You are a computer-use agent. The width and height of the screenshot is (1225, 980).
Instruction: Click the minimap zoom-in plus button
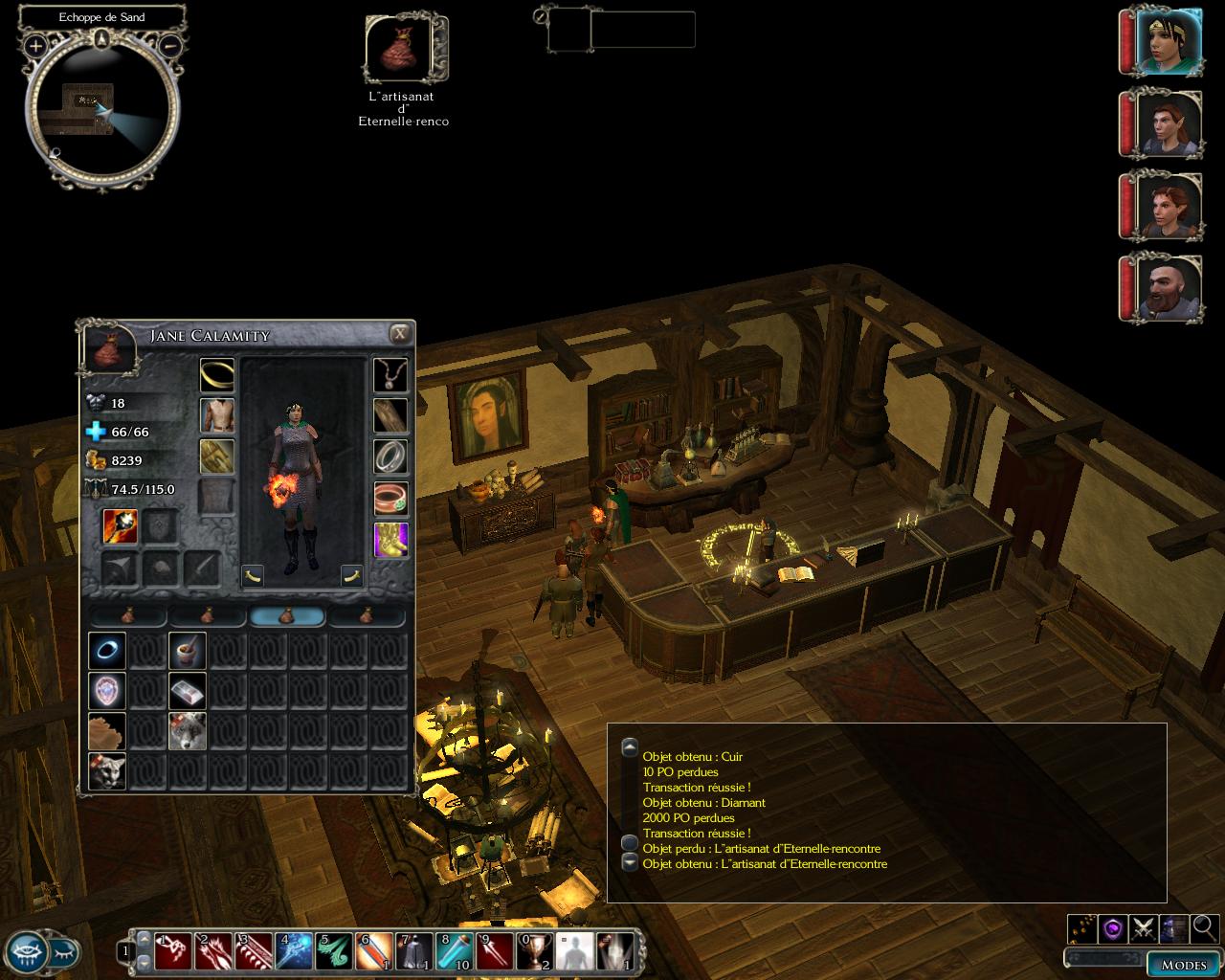click(36, 45)
